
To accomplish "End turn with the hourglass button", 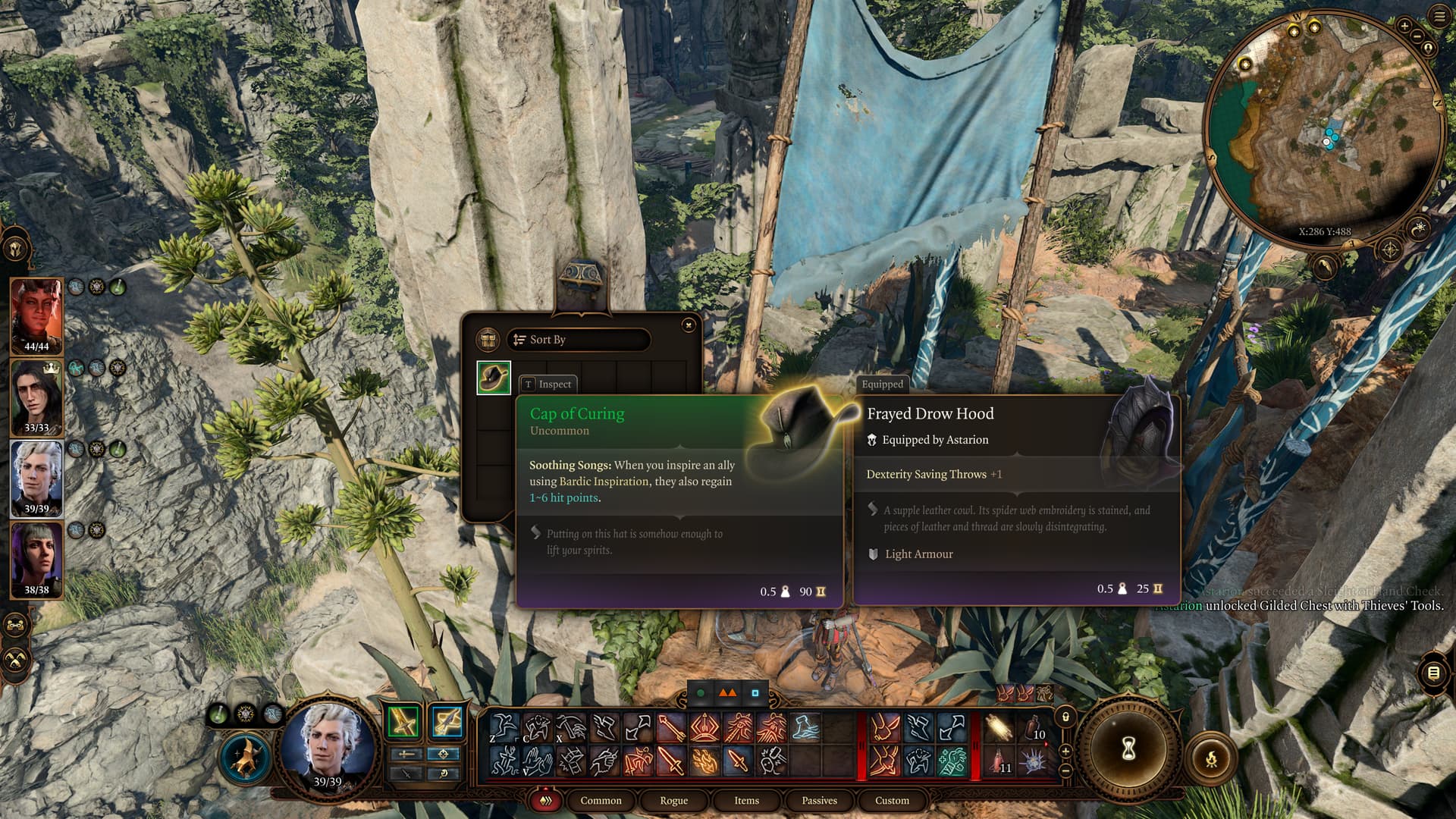I will pos(1128,749).
